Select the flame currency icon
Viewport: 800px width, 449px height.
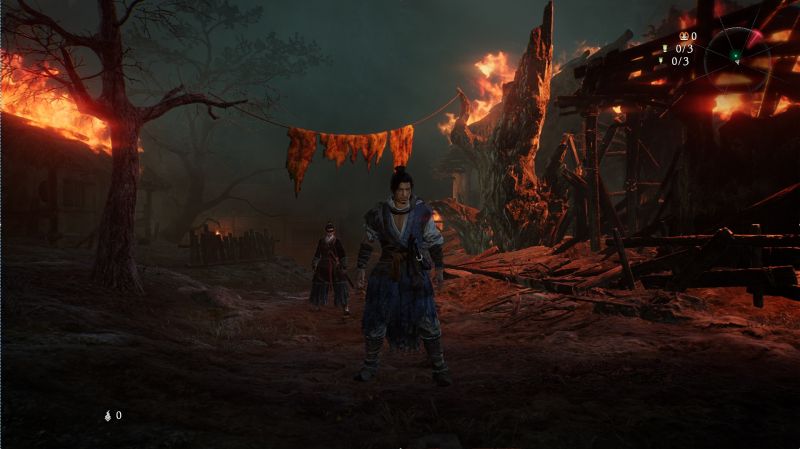point(108,415)
